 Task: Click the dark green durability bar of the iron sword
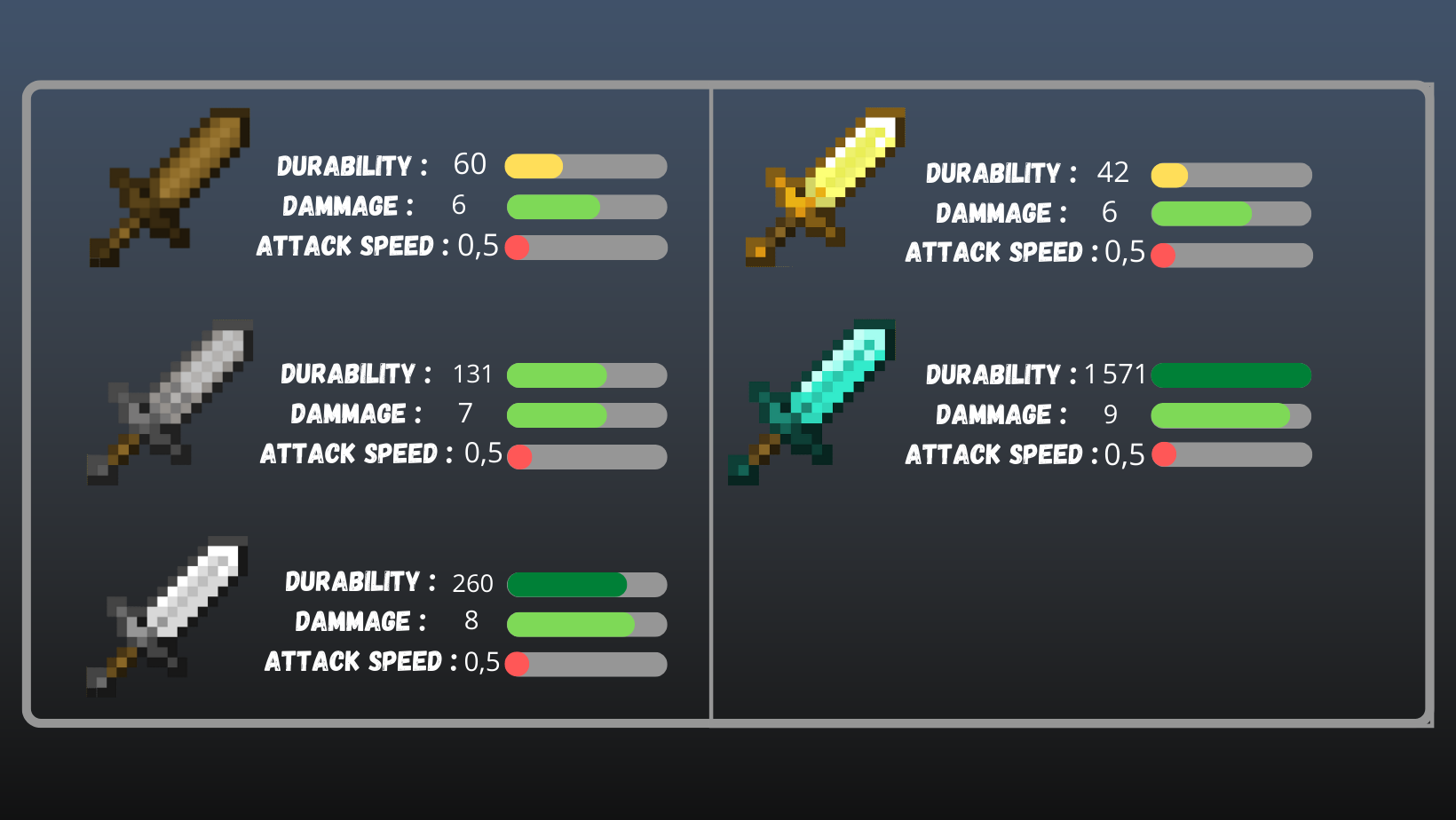(x=568, y=584)
